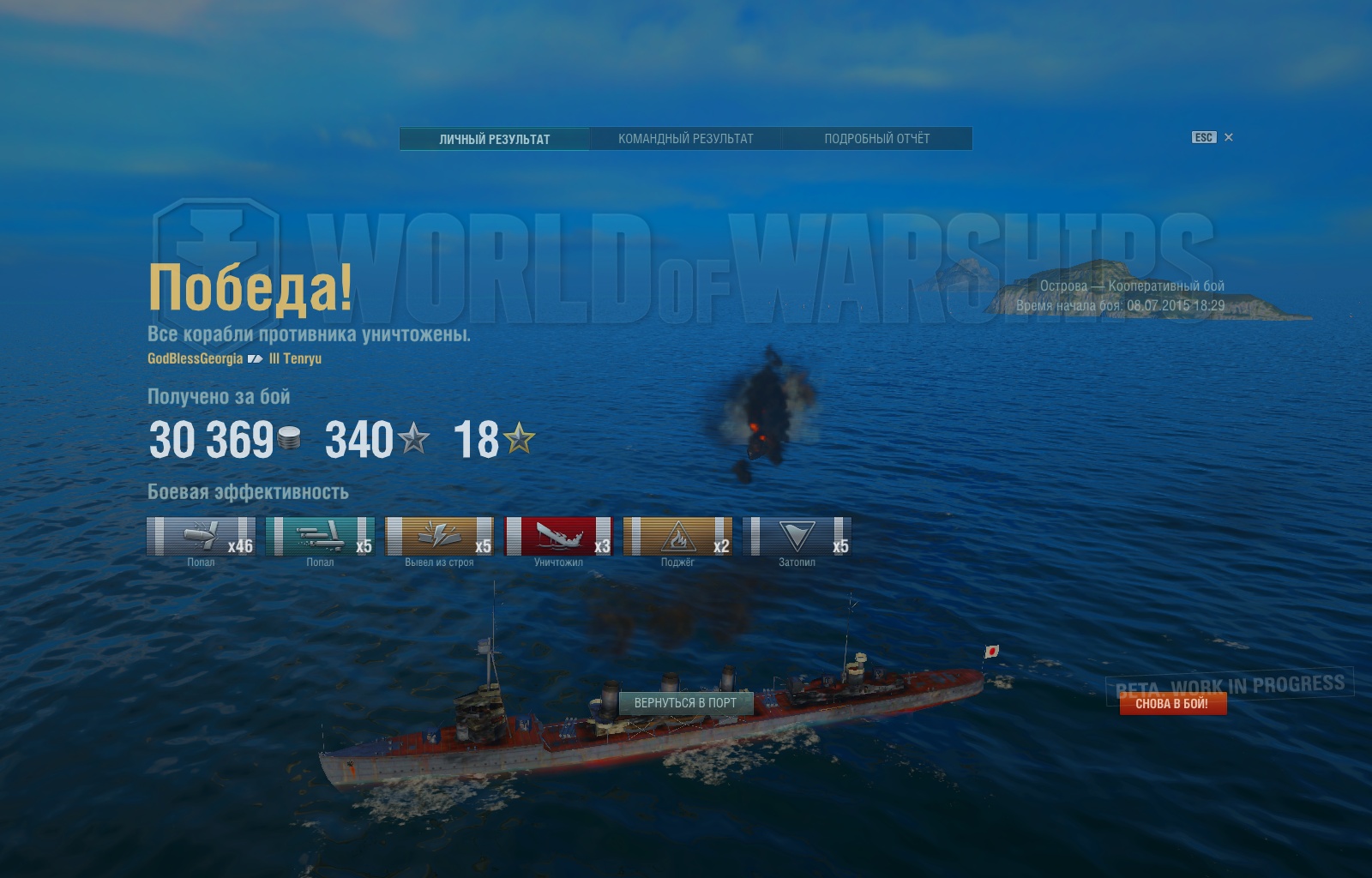Choose the Вывел из строя ribbon
Screen dimensions: 1372x878
pyautogui.click(x=439, y=537)
